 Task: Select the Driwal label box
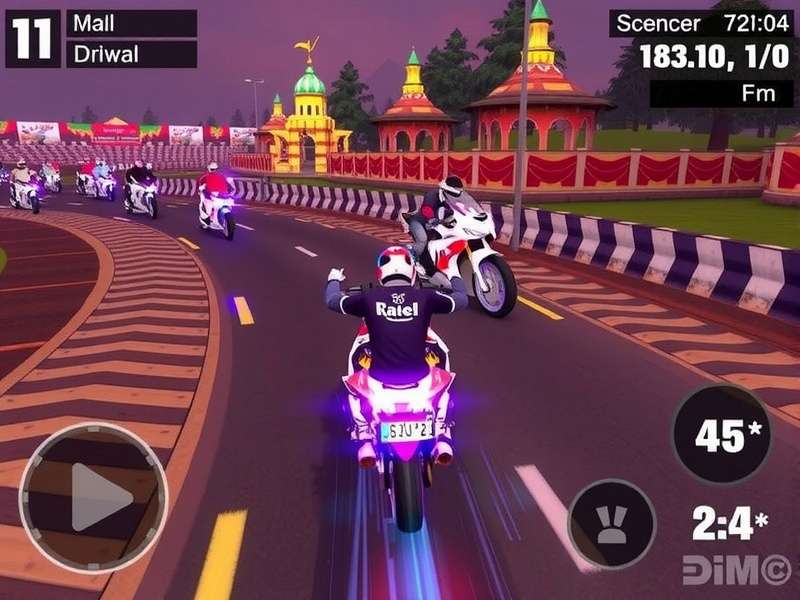131,54
